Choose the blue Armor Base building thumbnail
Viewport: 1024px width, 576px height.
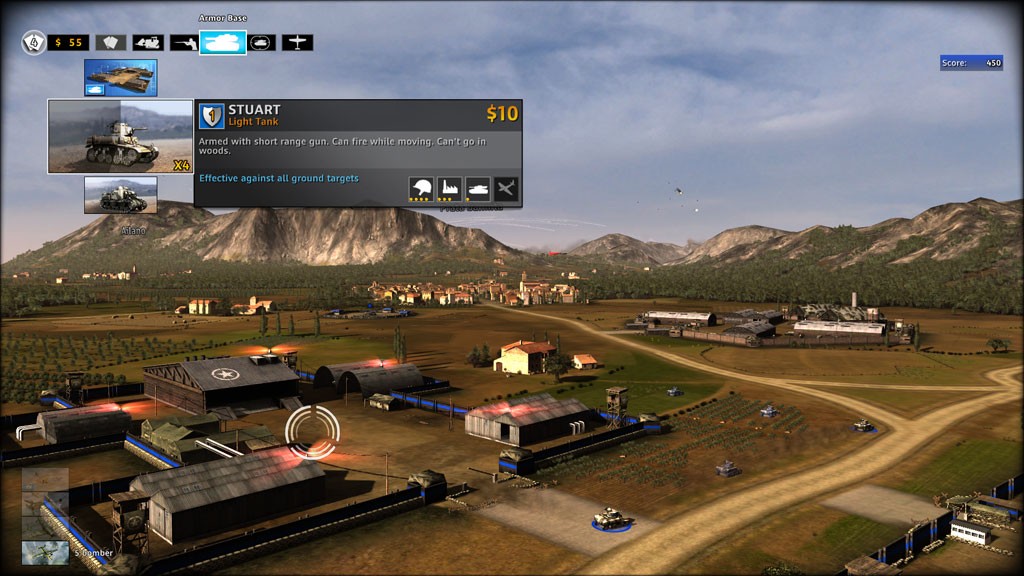pos(120,78)
